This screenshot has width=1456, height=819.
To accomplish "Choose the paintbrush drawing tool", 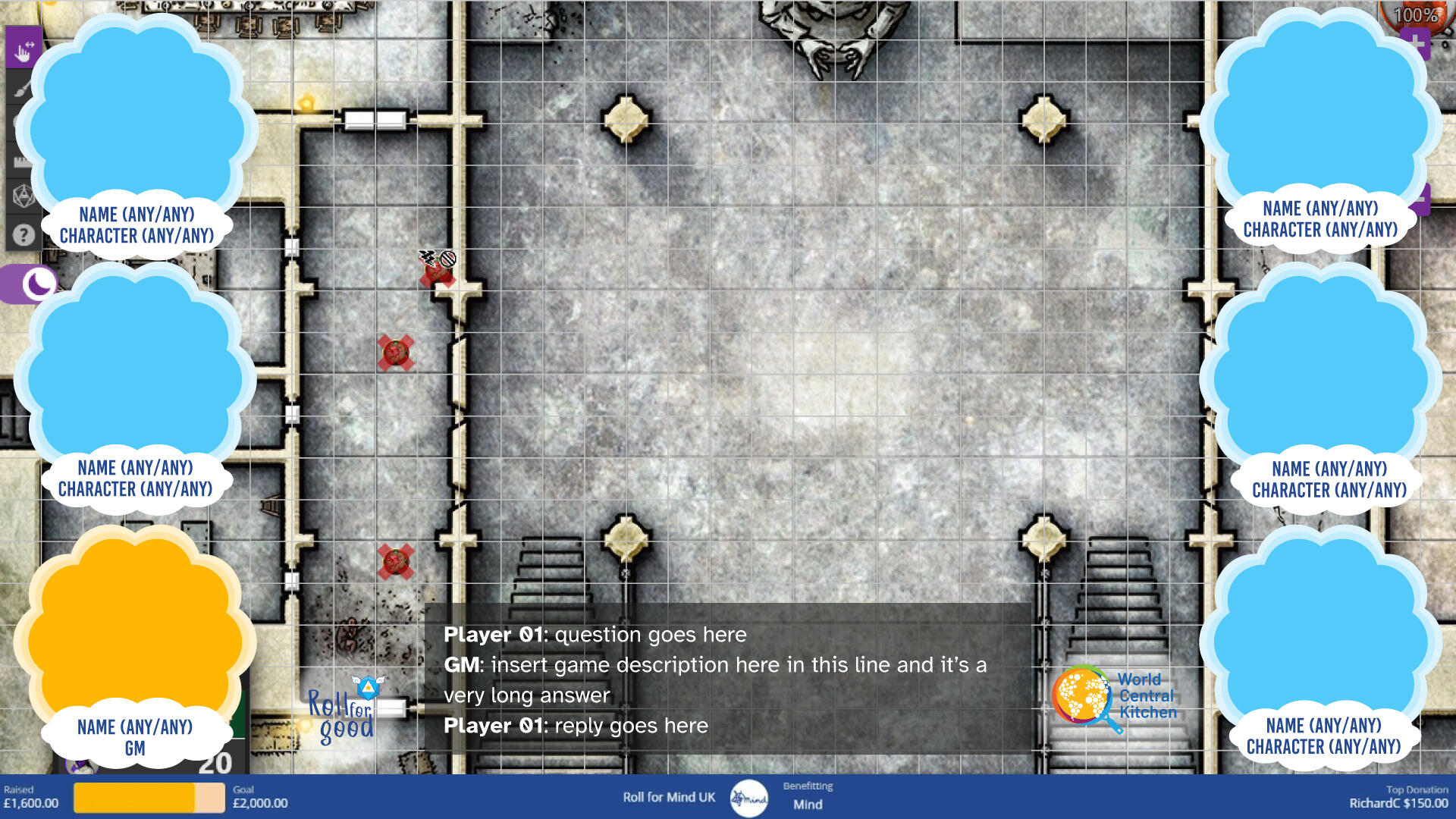I will click(x=21, y=88).
